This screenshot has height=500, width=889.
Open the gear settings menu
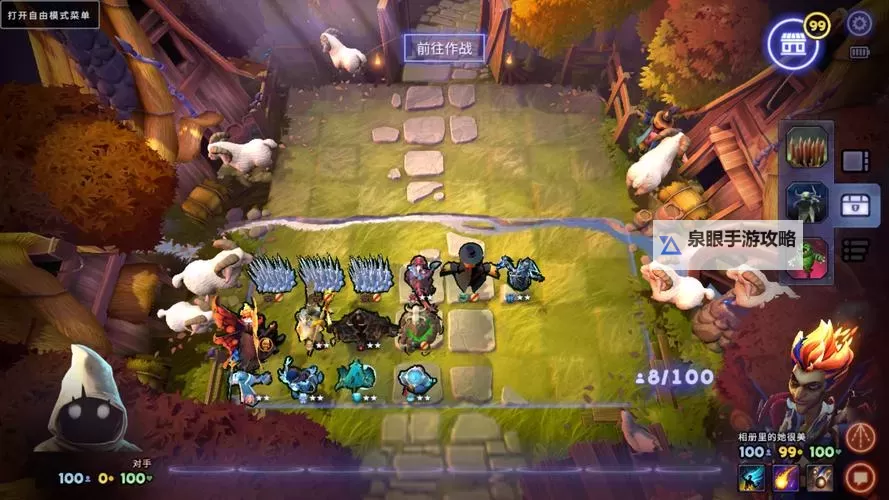(859, 24)
